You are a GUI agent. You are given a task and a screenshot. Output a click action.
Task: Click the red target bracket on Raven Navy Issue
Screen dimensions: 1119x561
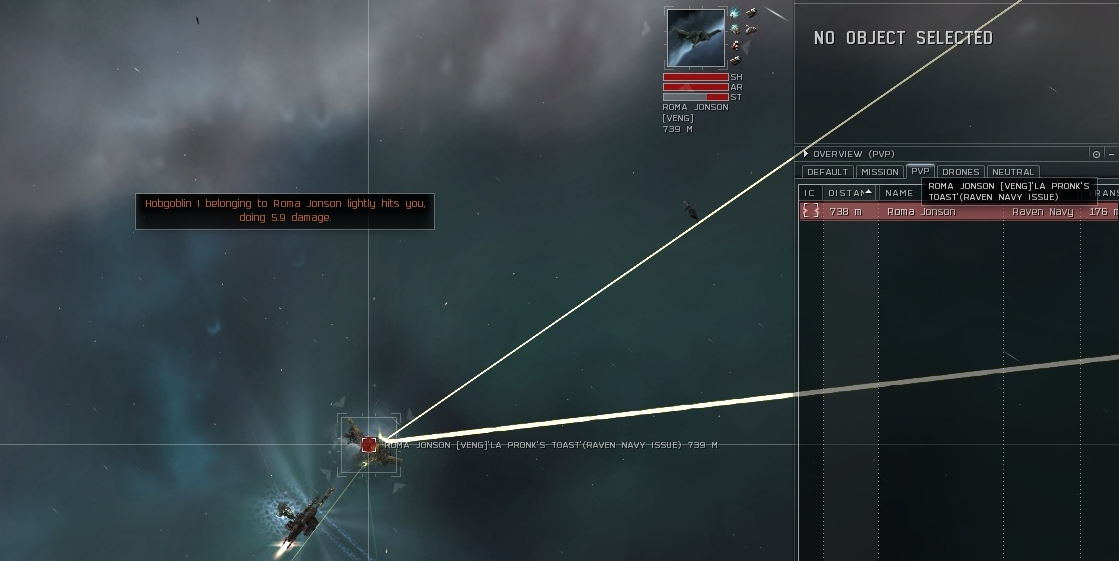(369, 444)
